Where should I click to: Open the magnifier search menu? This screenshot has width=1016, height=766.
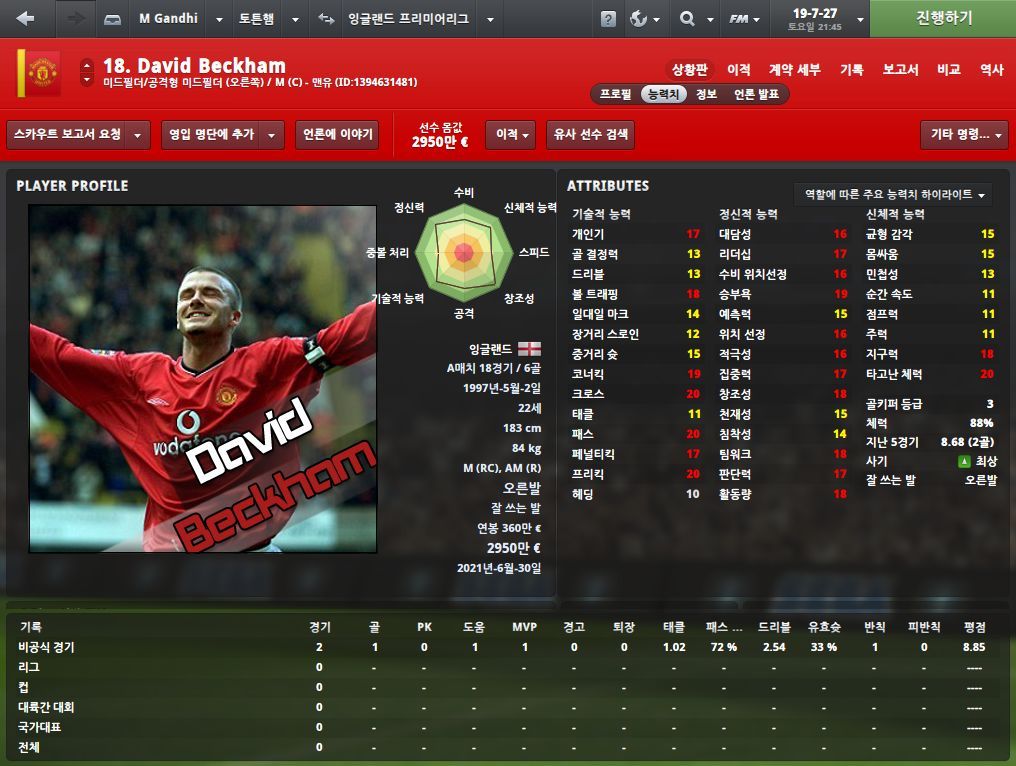[x=693, y=19]
